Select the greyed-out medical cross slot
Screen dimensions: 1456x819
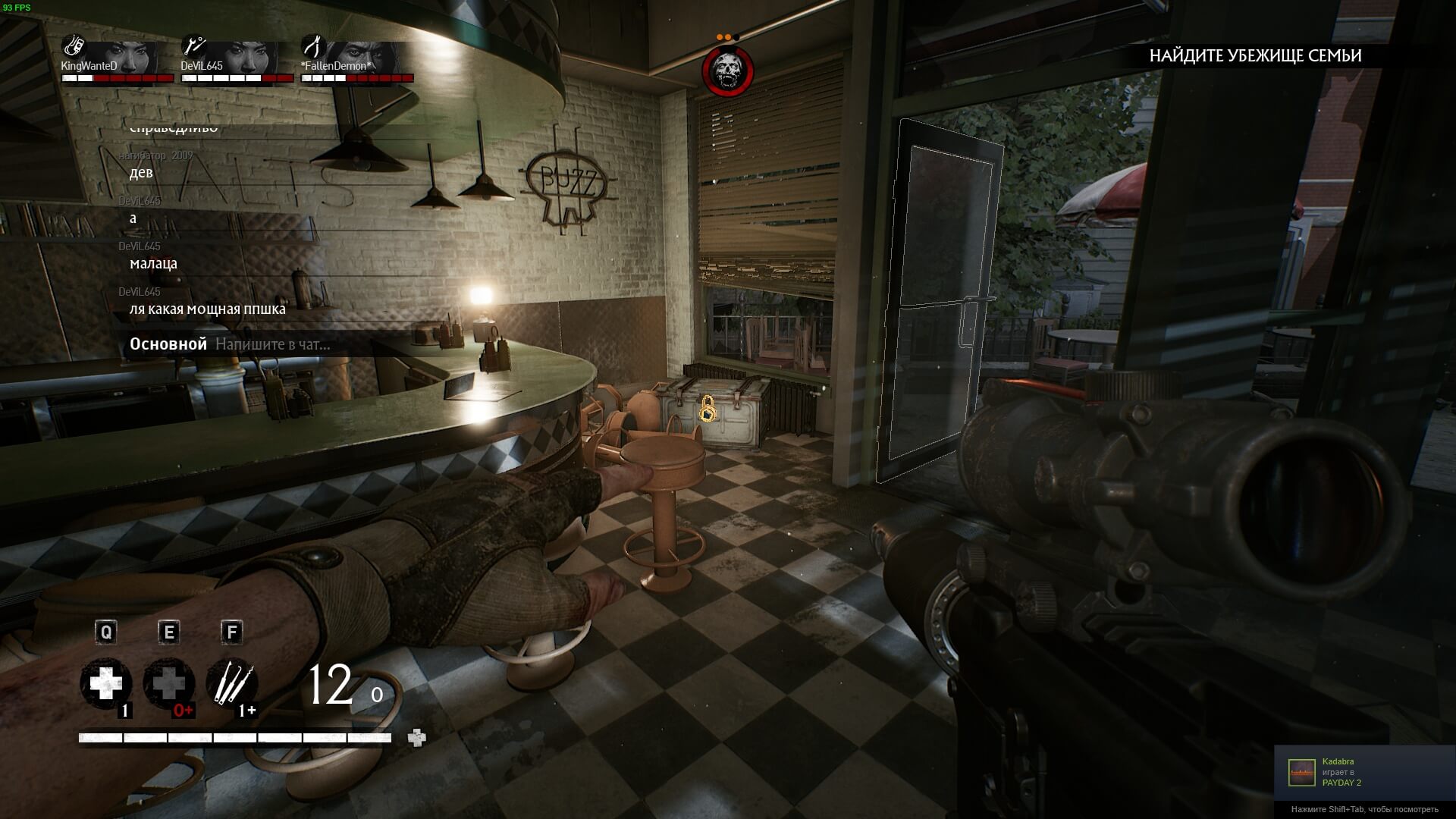168,684
